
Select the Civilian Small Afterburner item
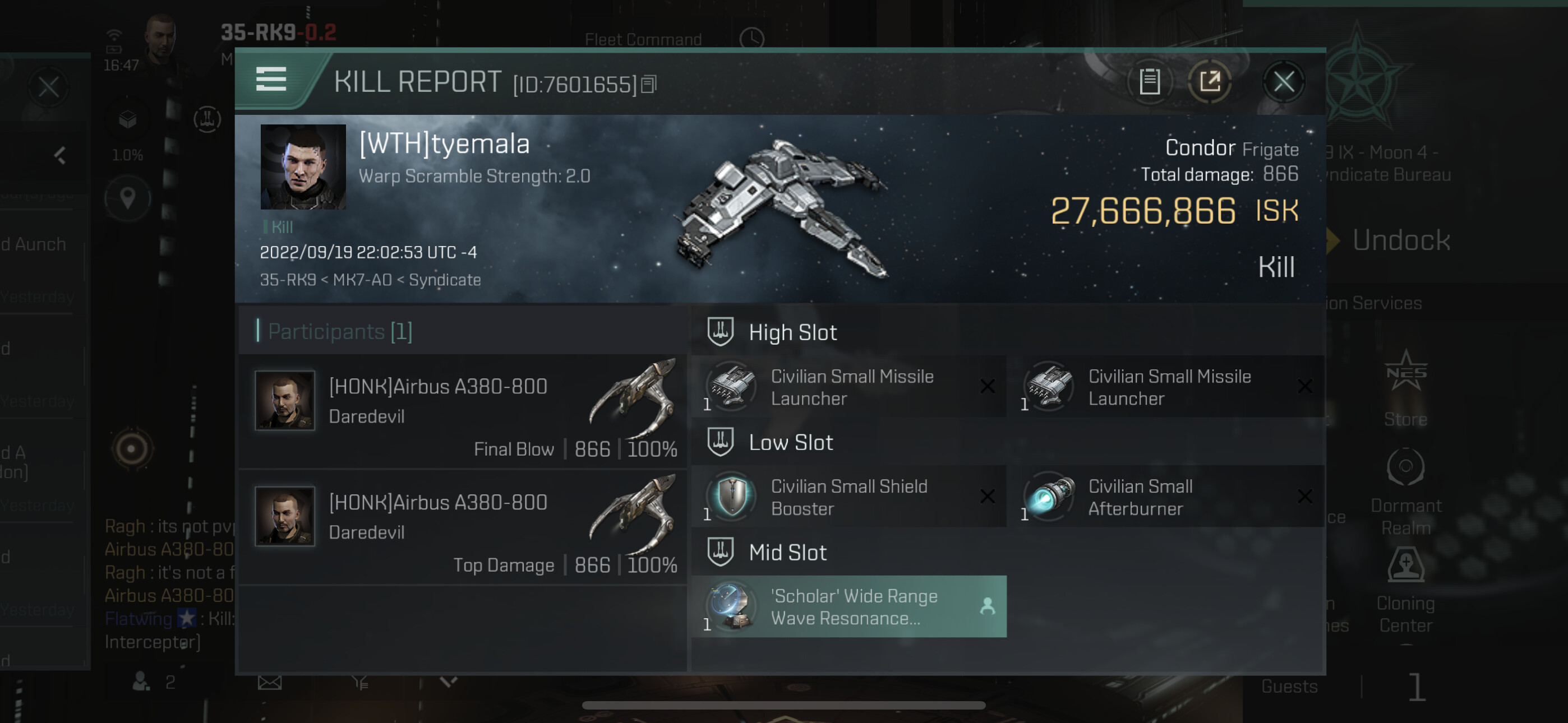click(1166, 497)
